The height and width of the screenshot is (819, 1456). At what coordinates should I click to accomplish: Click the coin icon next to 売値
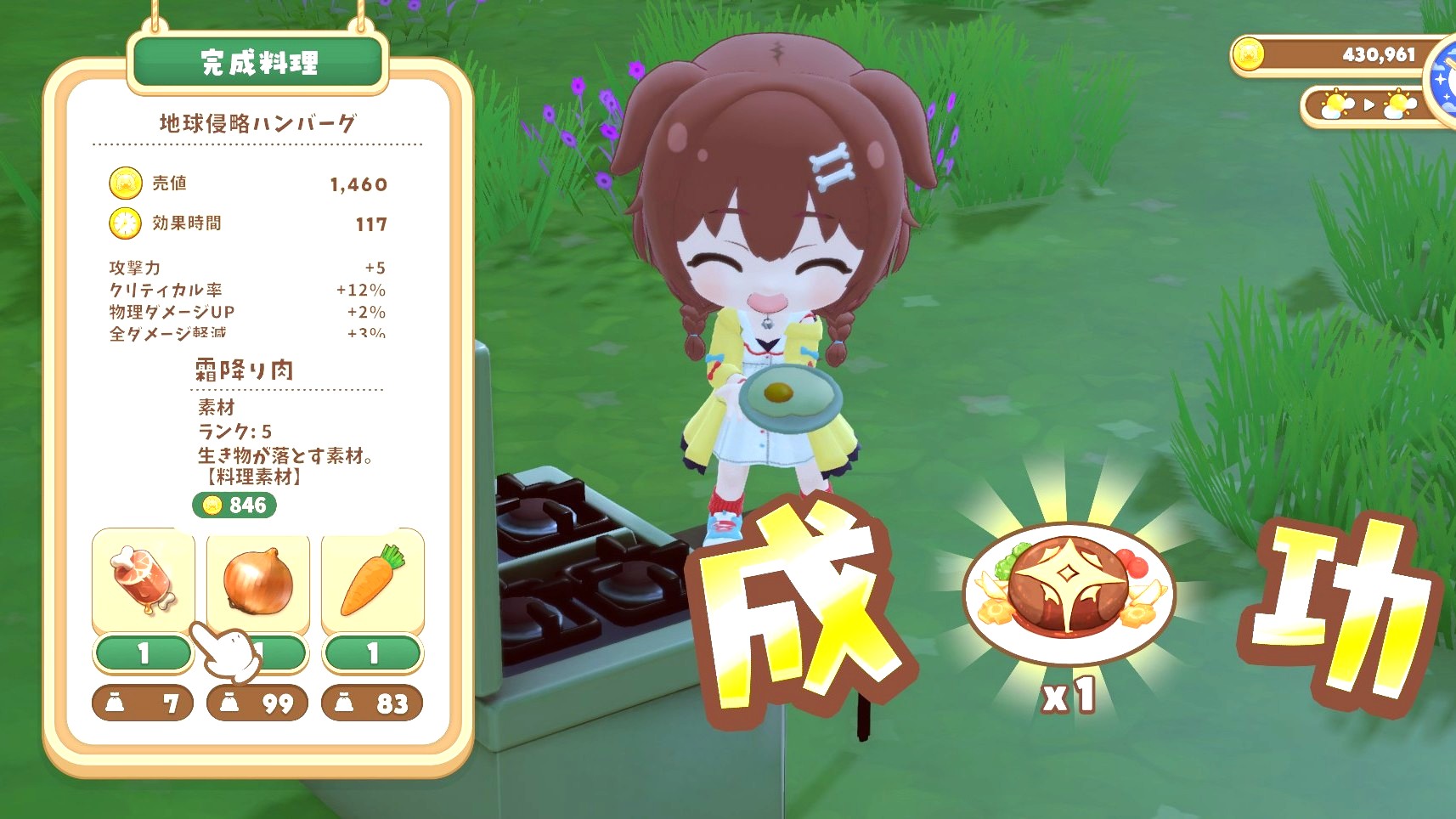(x=124, y=184)
